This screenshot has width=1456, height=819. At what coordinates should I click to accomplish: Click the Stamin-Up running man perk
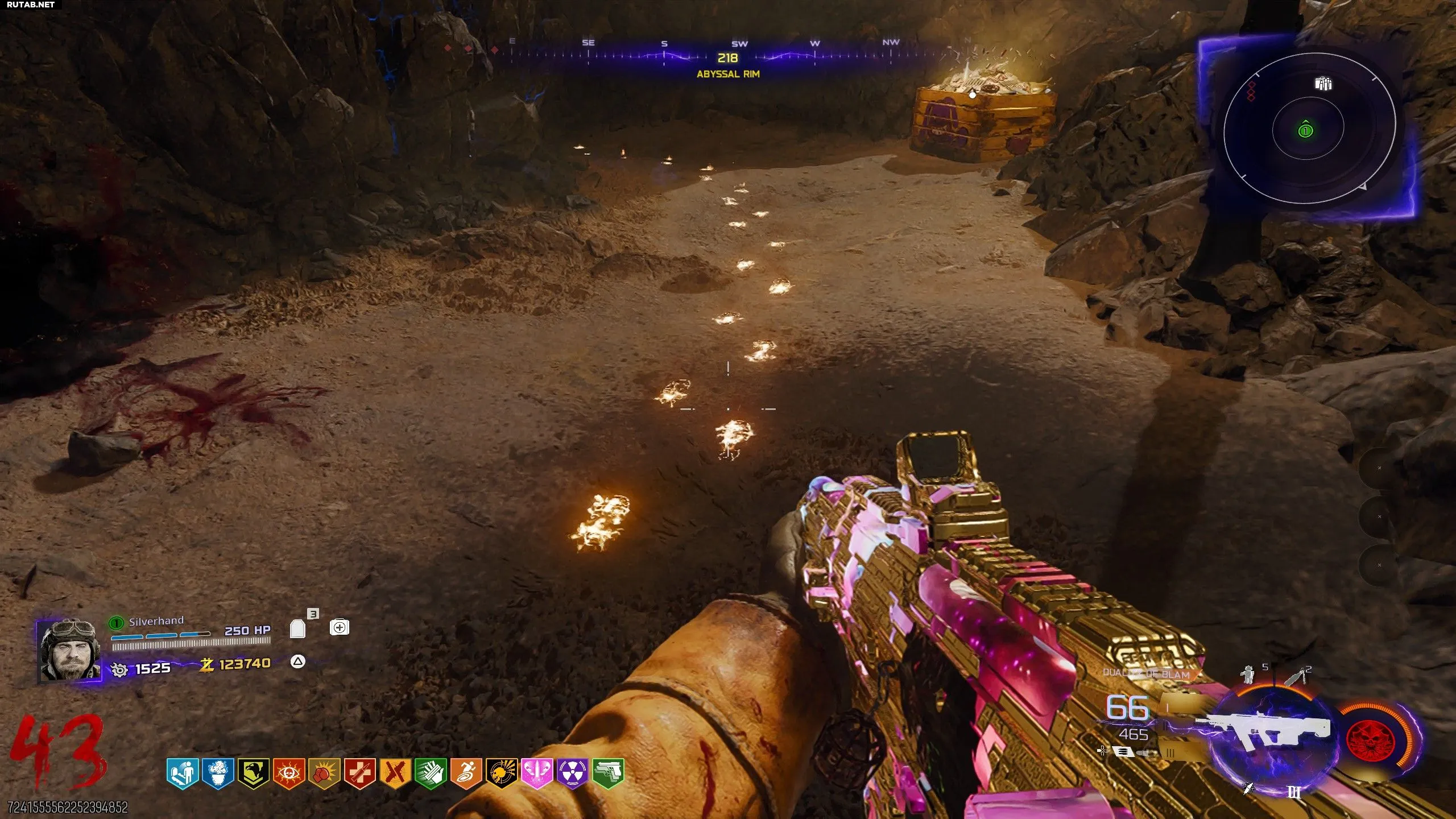click(x=466, y=773)
